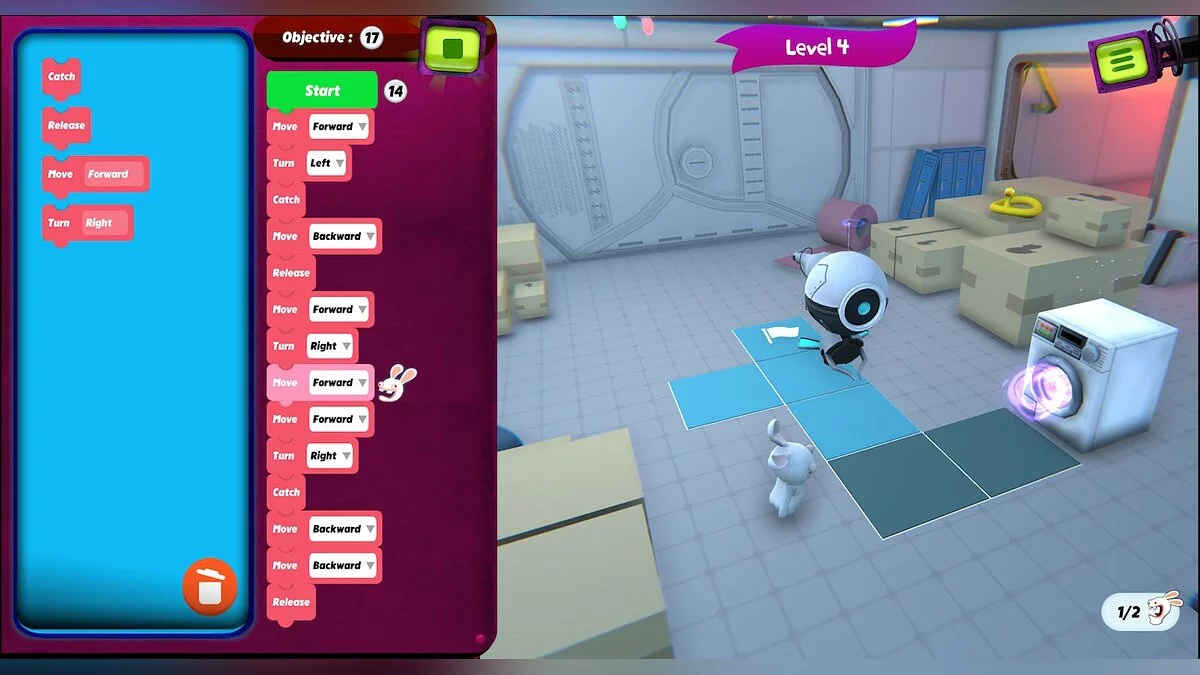Viewport: 1200px width, 675px height.
Task: Stop the program with the green square button
Action: [x=452, y=47]
